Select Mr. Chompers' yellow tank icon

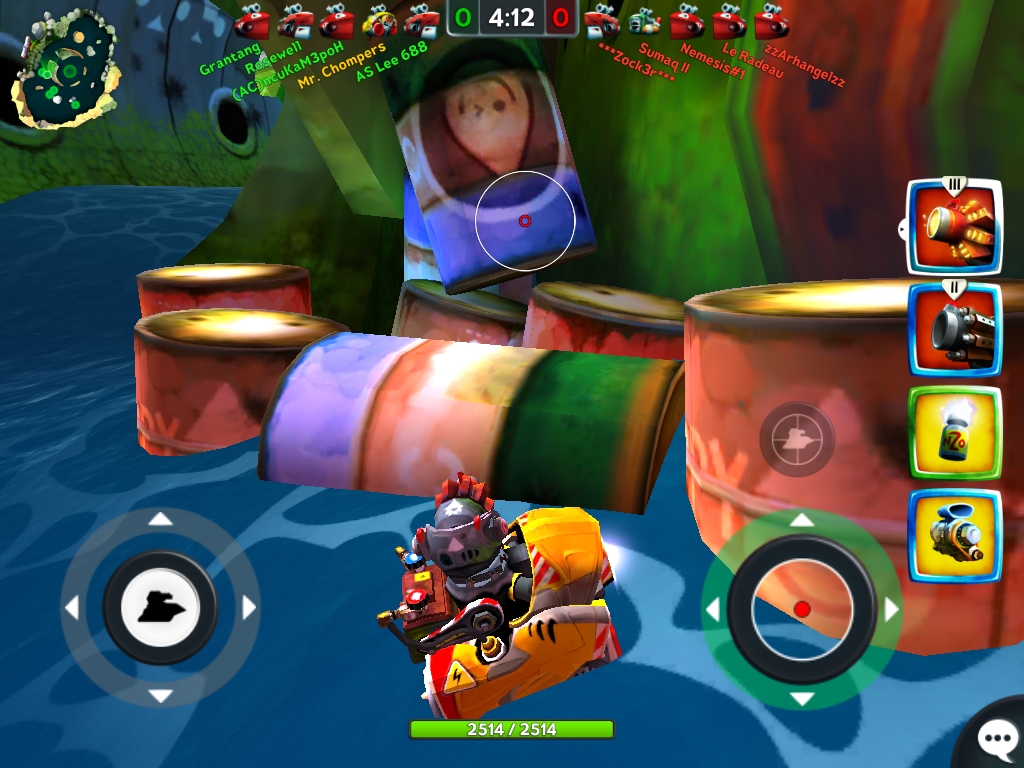379,20
